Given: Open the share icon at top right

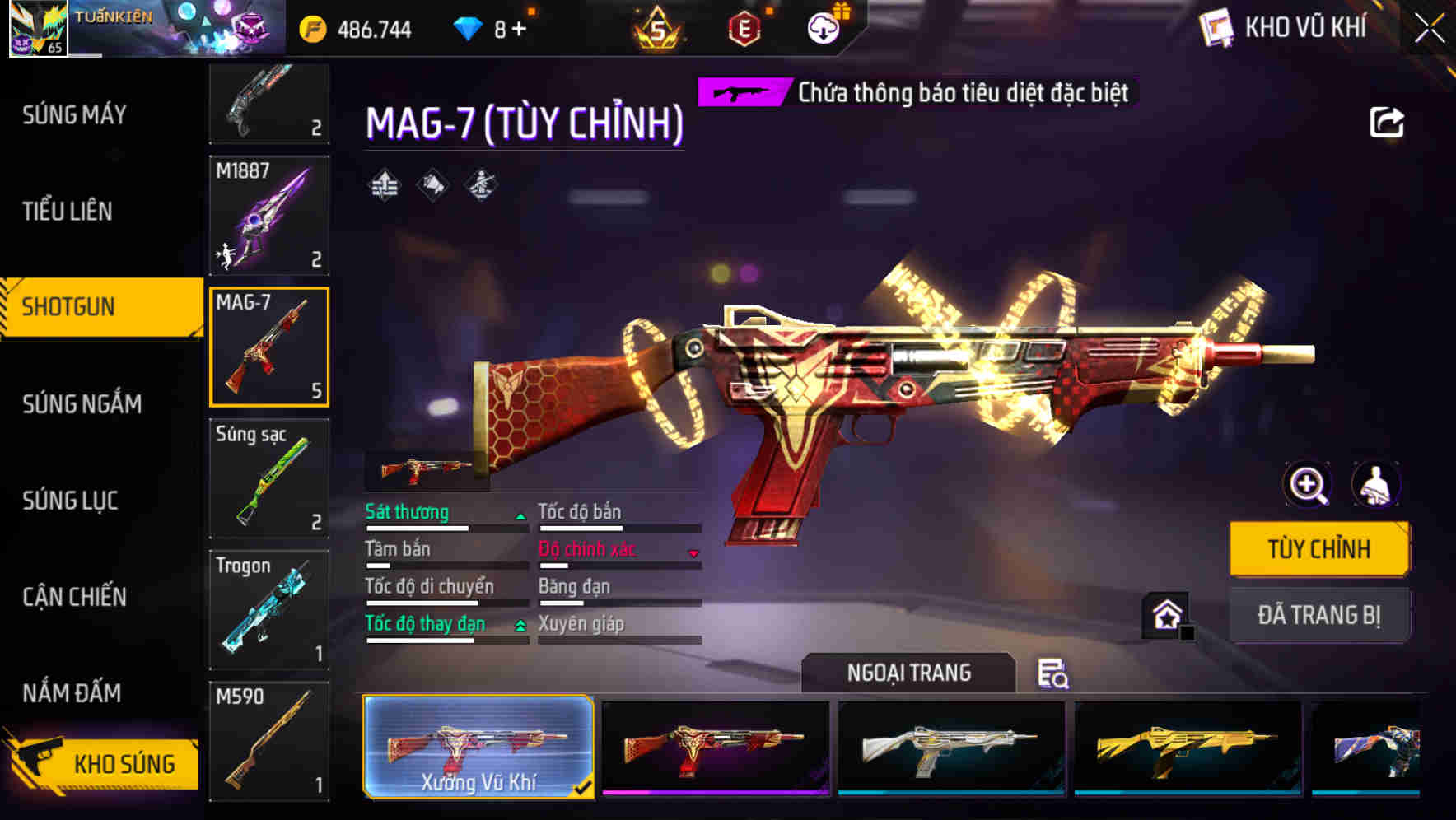Looking at the screenshot, I should tap(1387, 122).
